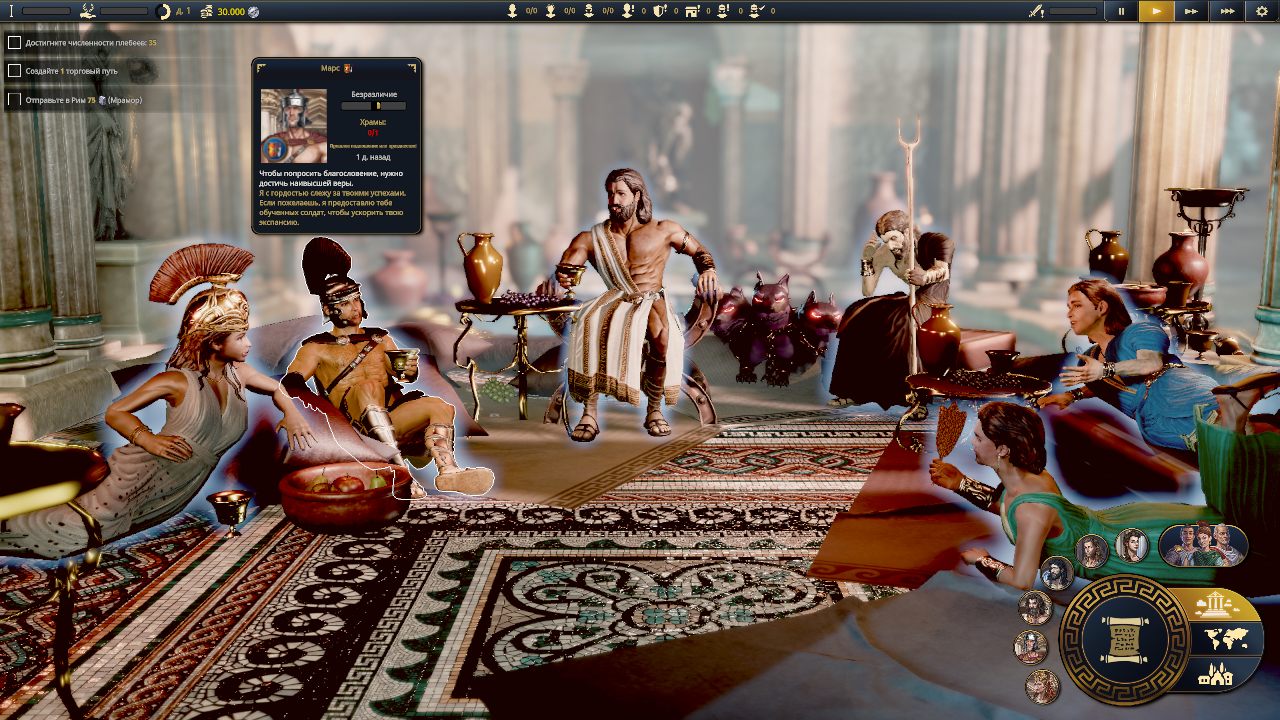The image size is (1280, 720).
Task: Click the trade route objective
Action: click(14, 71)
